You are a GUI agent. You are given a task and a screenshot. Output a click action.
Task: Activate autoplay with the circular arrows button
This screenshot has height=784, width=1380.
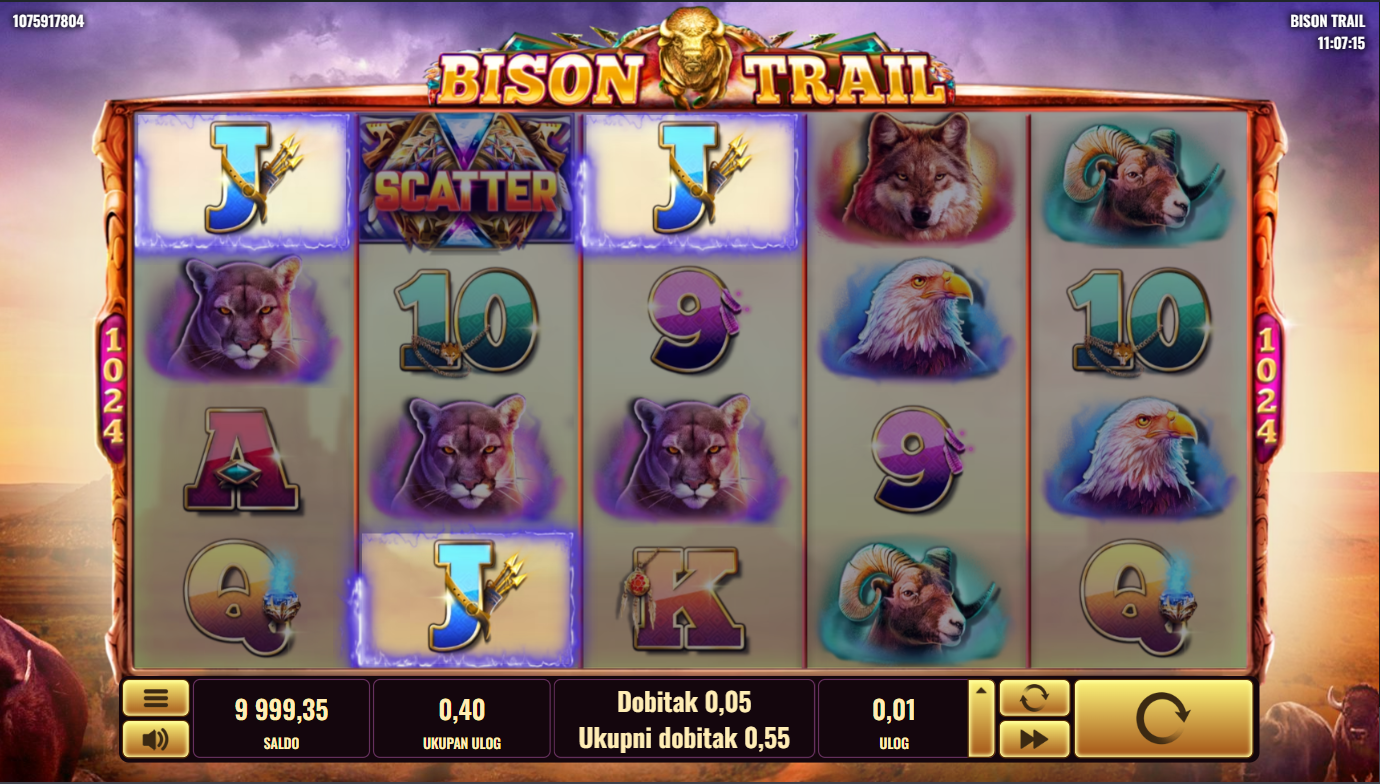(x=1034, y=698)
